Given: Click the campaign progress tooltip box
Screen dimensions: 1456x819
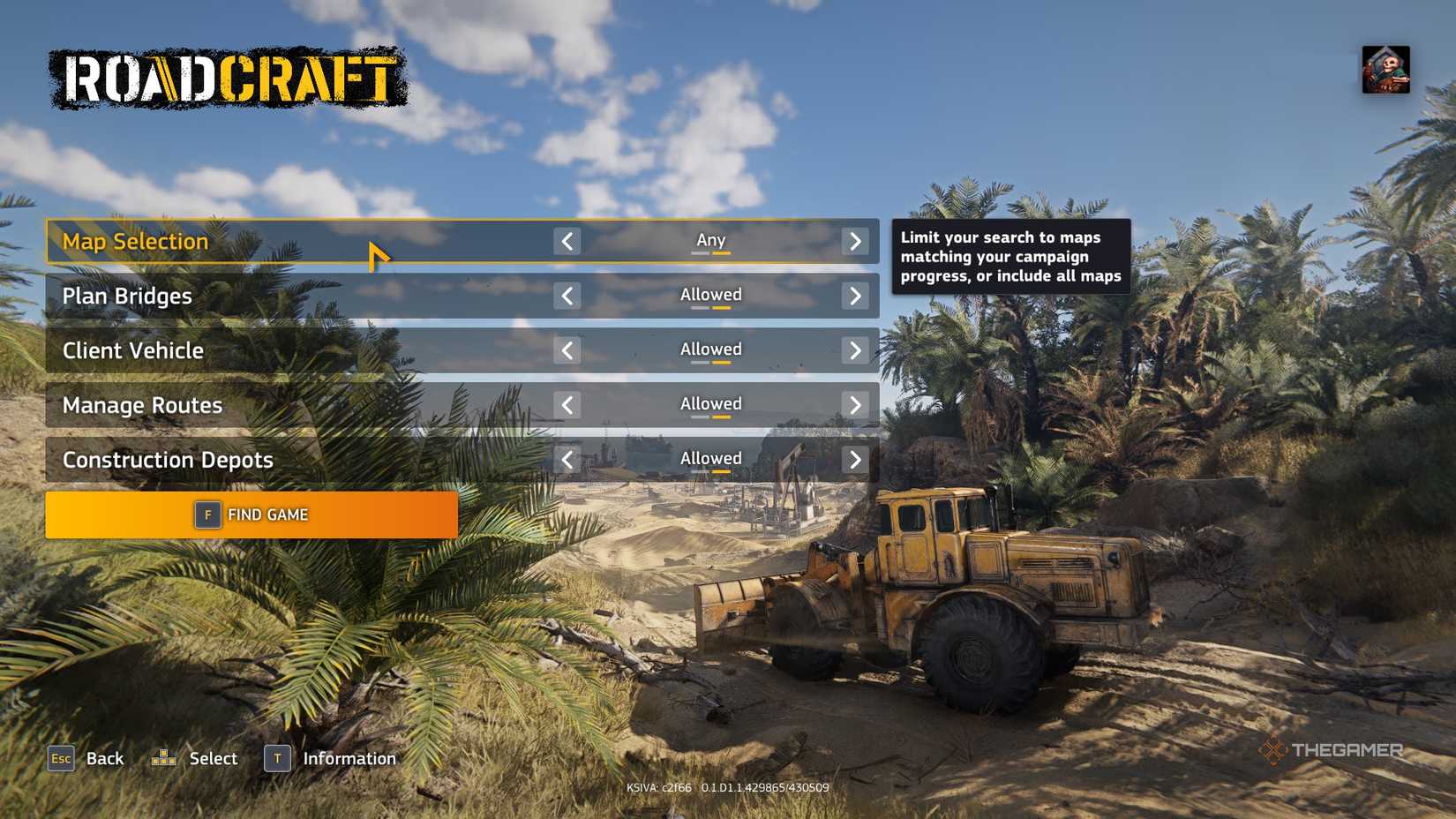Looking at the screenshot, I should (1009, 256).
